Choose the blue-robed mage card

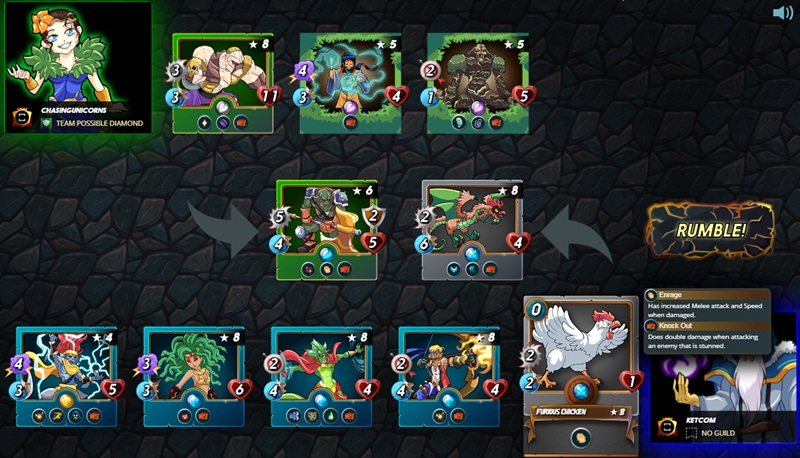pos(351,82)
